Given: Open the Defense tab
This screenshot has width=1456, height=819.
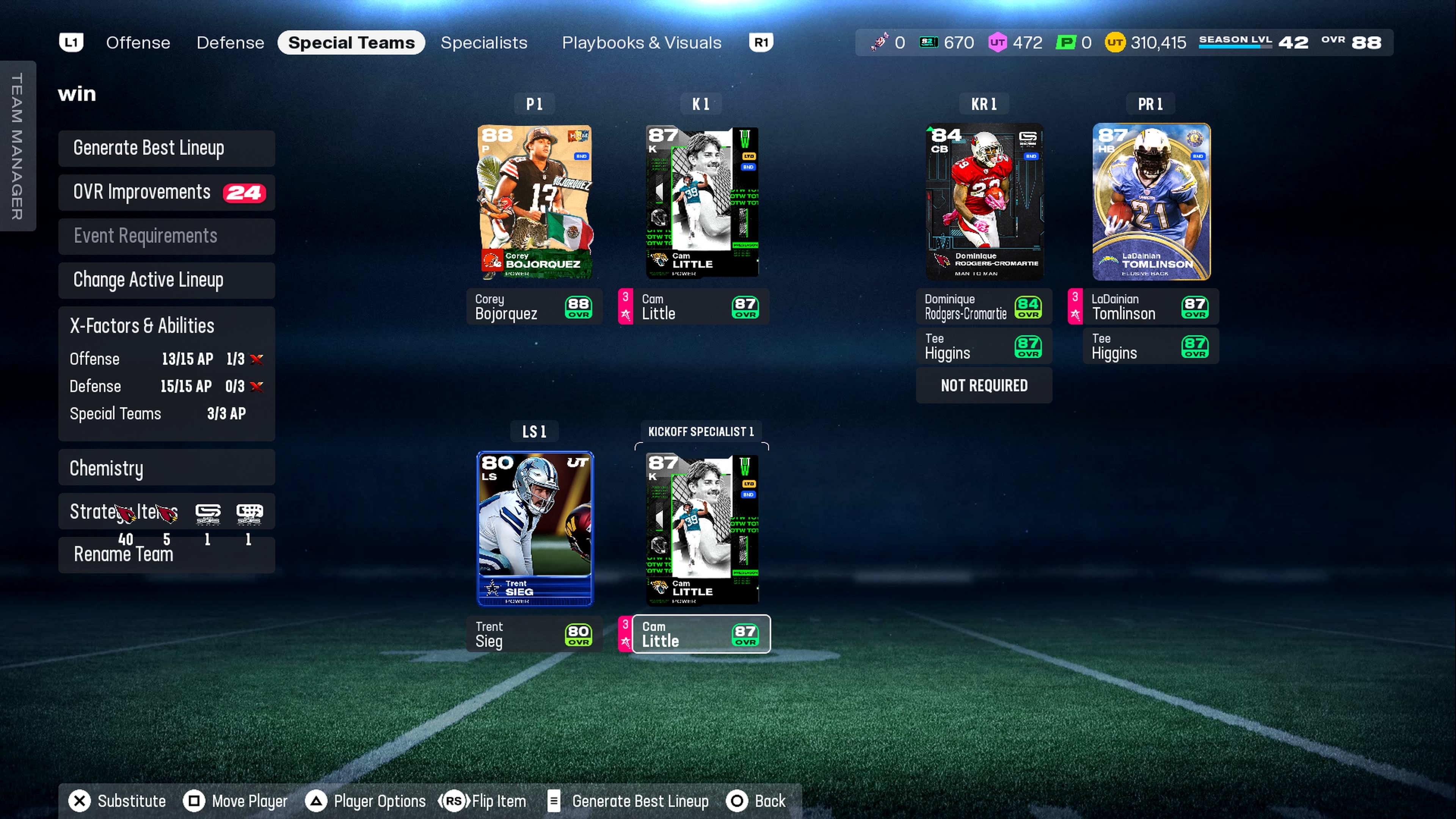Looking at the screenshot, I should 230,43.
